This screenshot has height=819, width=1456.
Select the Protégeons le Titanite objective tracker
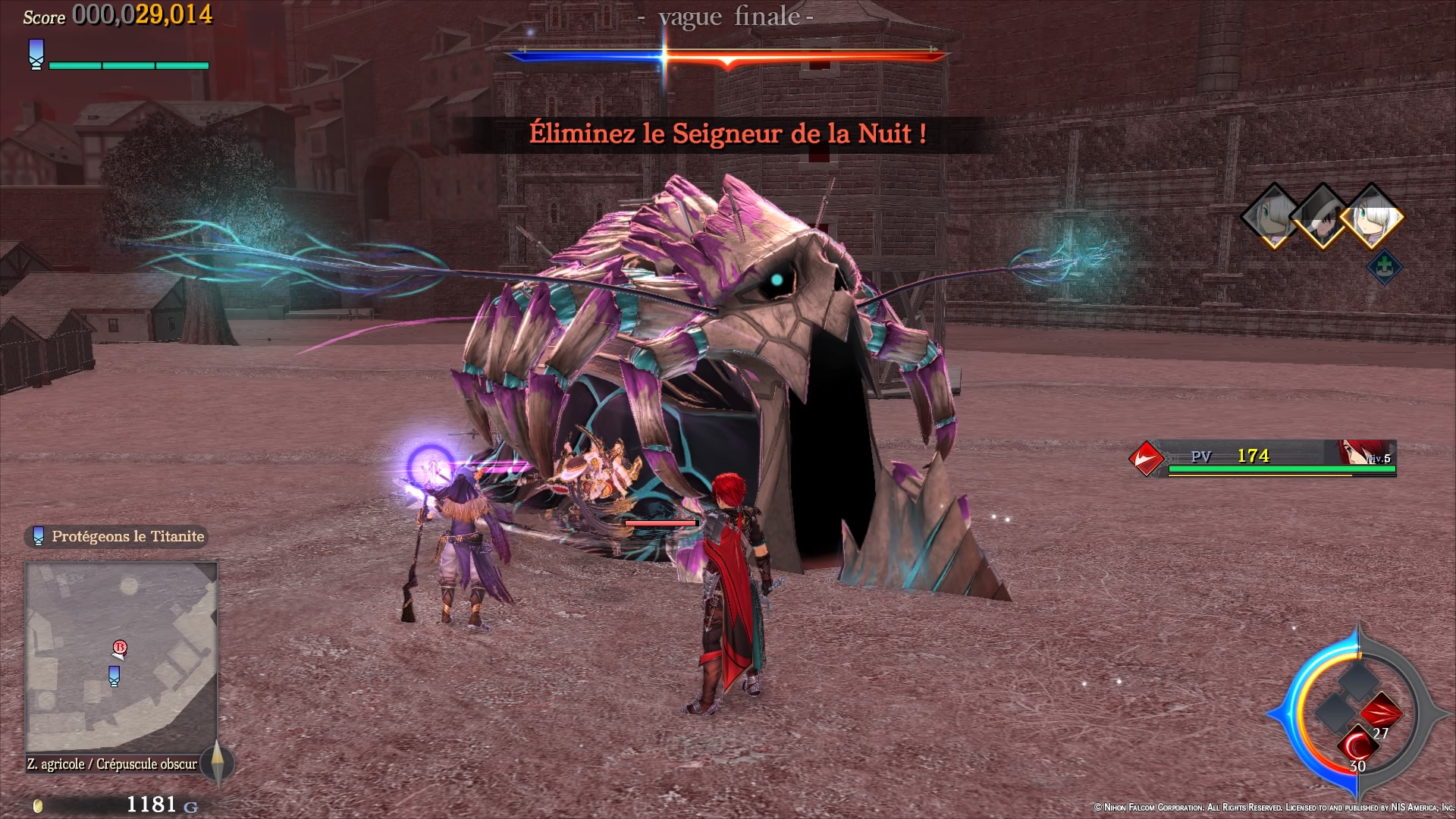coord(117,536)
